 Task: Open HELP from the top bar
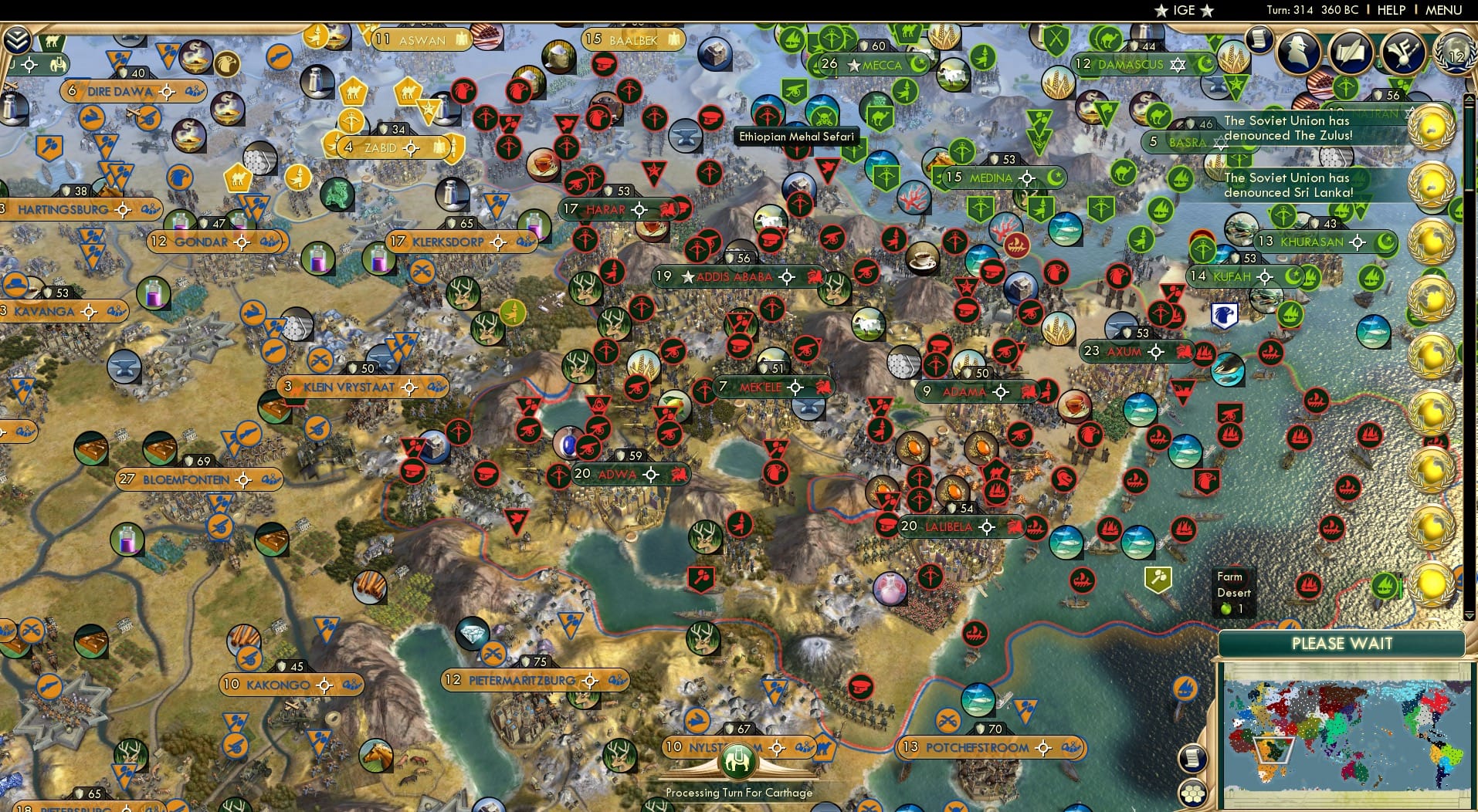tap(1392, 10)
